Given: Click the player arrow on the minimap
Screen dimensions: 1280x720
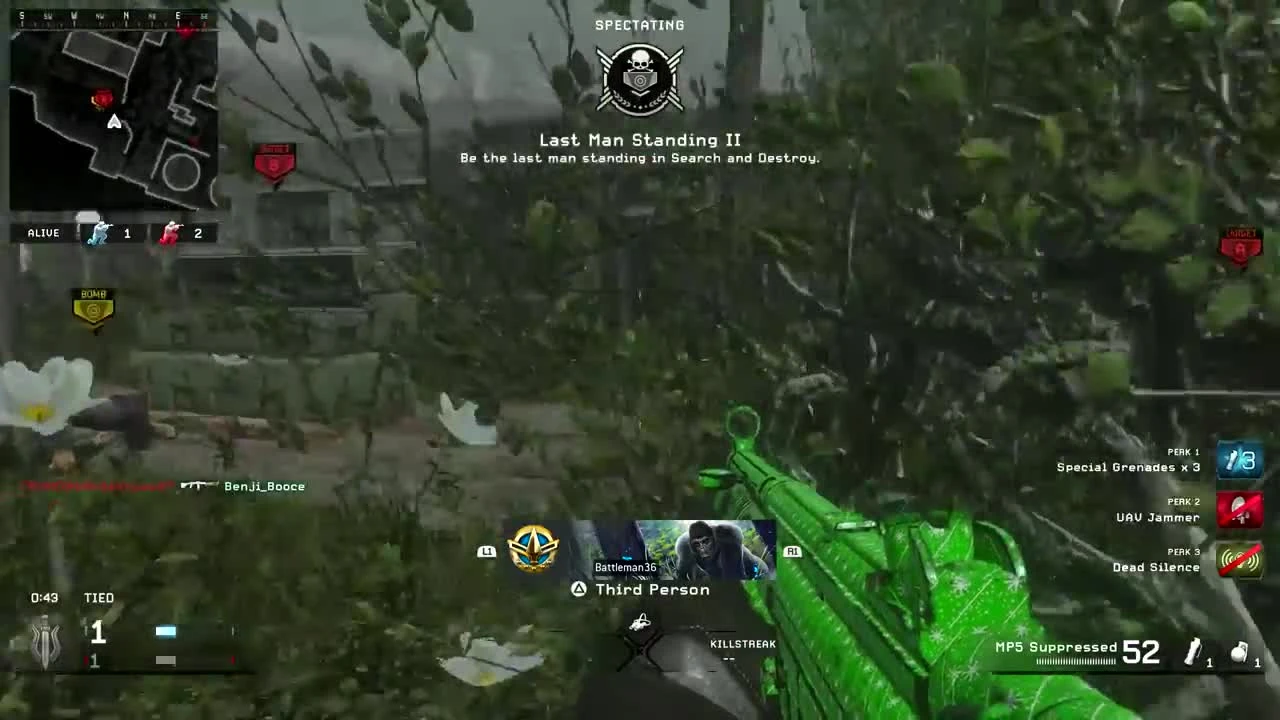Looking at the screenshot, I should pos(114,122).
